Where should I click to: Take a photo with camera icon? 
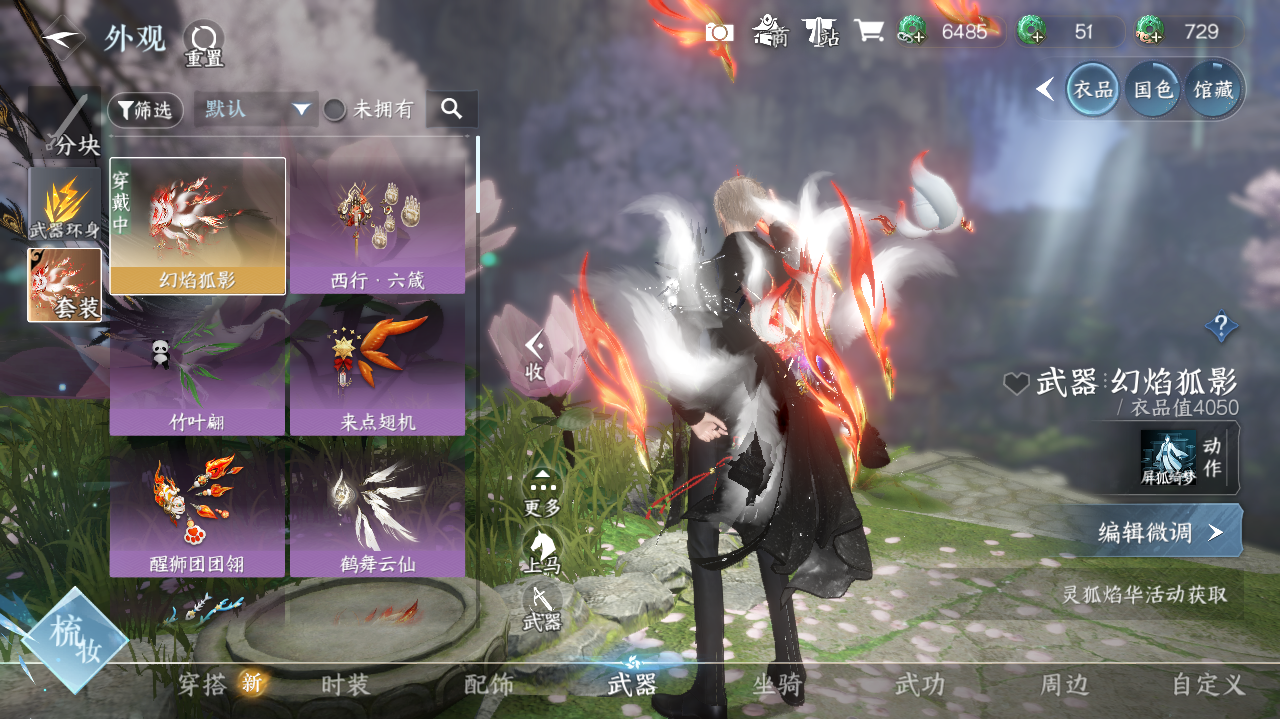[x=719, y=32]
